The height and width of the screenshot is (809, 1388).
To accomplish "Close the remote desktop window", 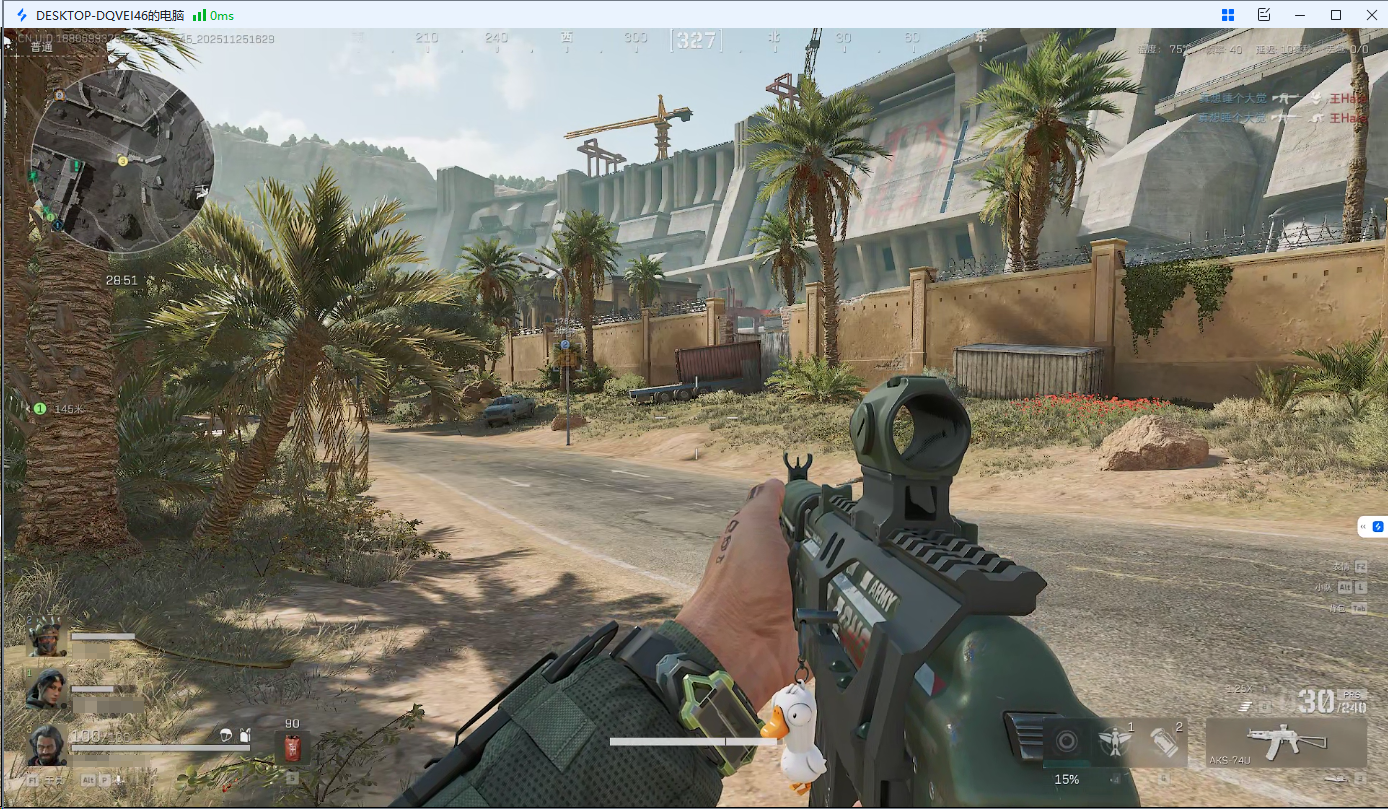I will tap(1370, 15).
